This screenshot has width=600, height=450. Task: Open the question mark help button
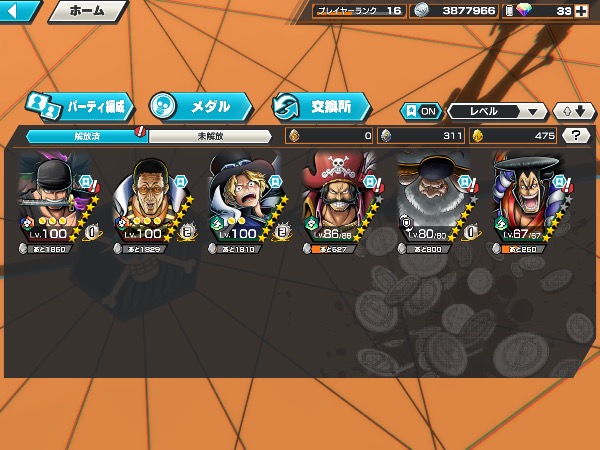coord(575,135)
